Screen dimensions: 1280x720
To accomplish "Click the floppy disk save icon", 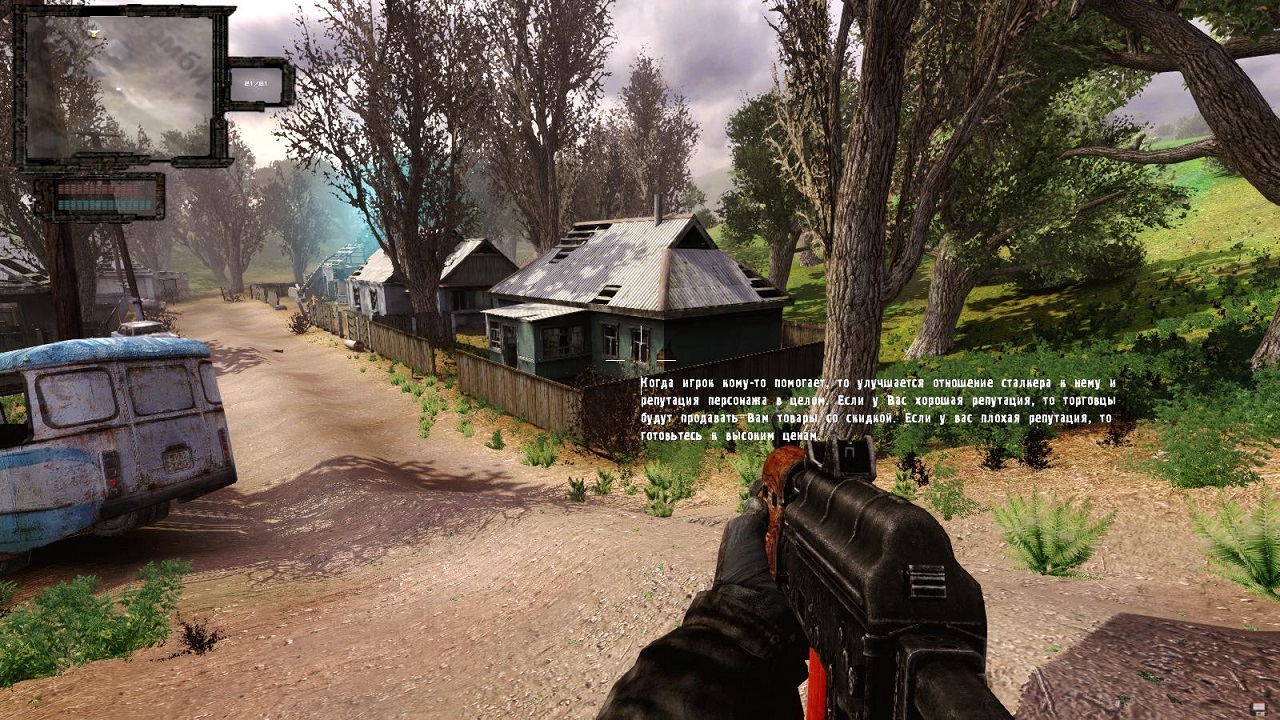I will [1256, 708].
